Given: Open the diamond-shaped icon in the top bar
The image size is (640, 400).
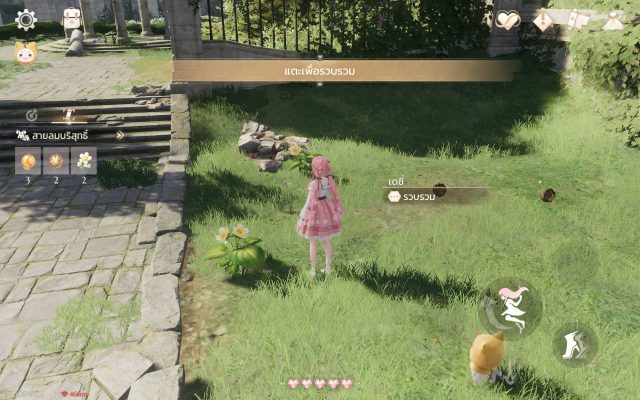Looking at the screenshot, I should (x=543, y=20).
